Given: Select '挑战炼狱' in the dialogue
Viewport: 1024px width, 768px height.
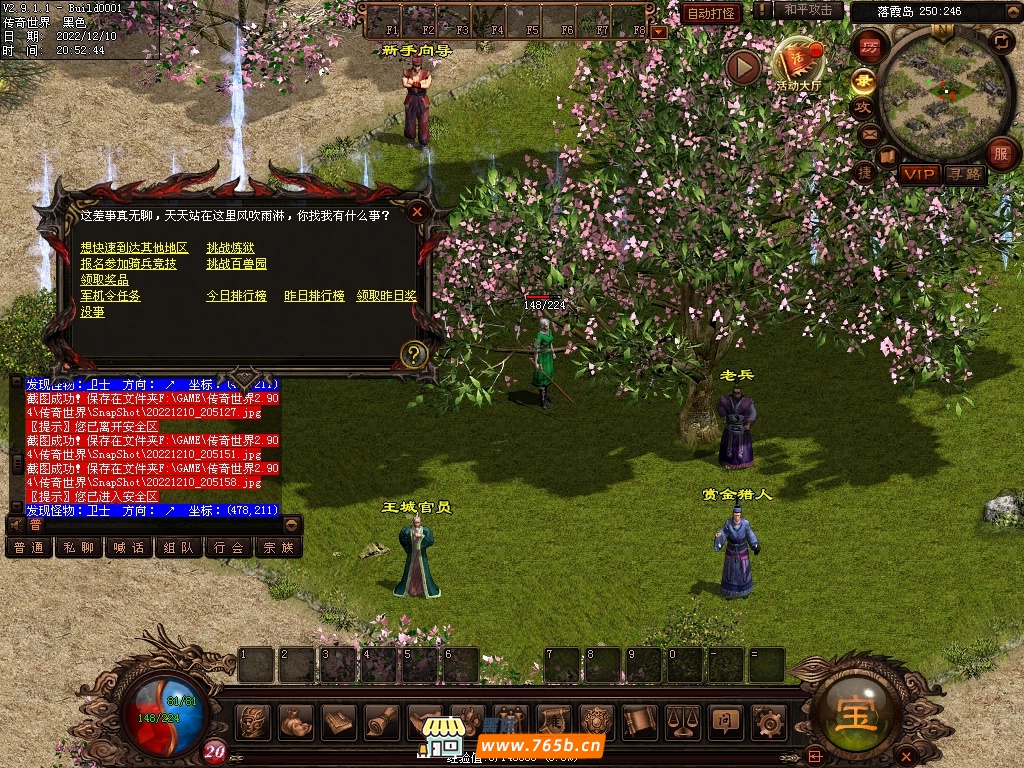Looking at the screenshot, I should (x=230, y=248).
